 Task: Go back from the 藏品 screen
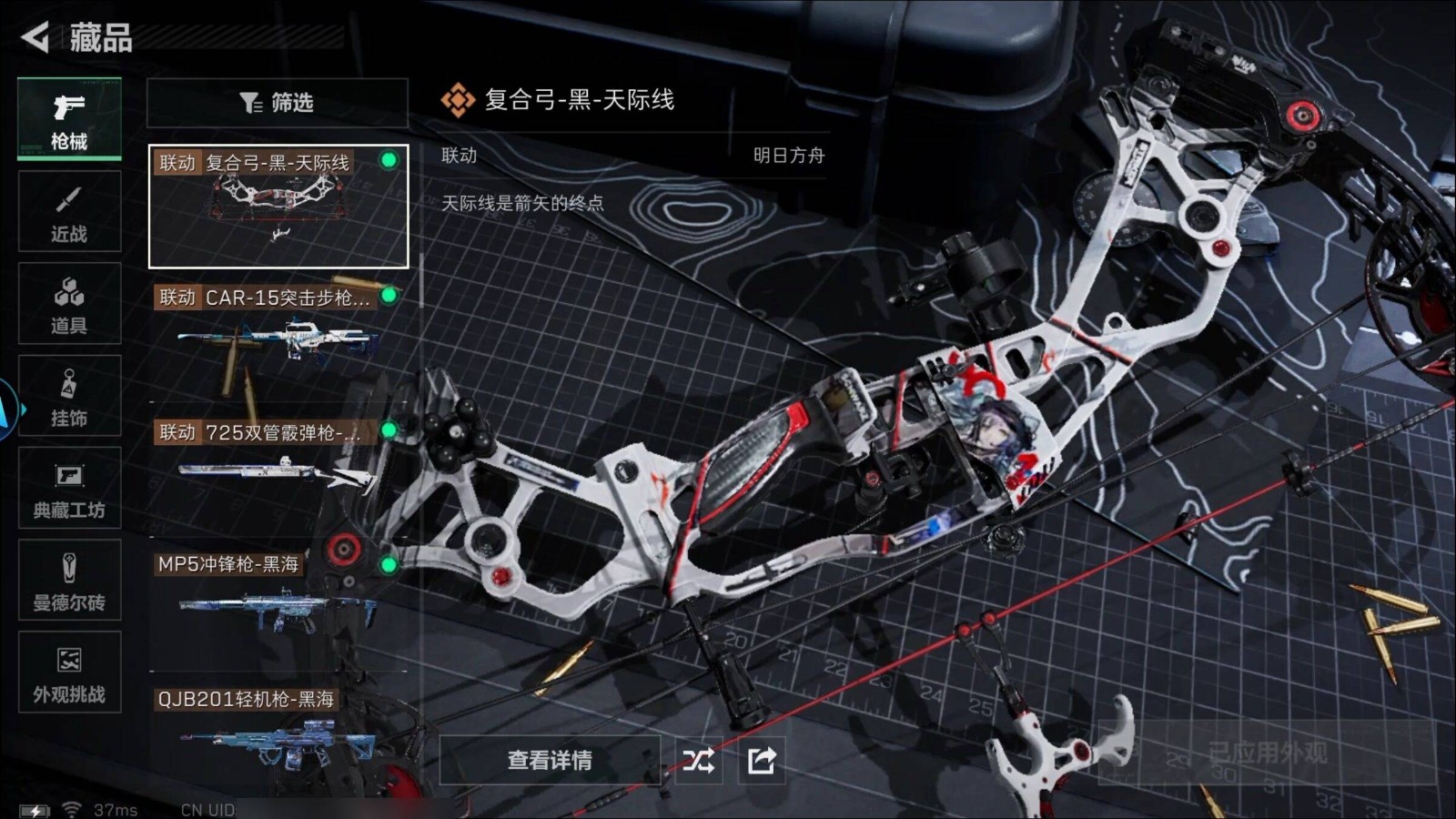(x=36, y=37)
